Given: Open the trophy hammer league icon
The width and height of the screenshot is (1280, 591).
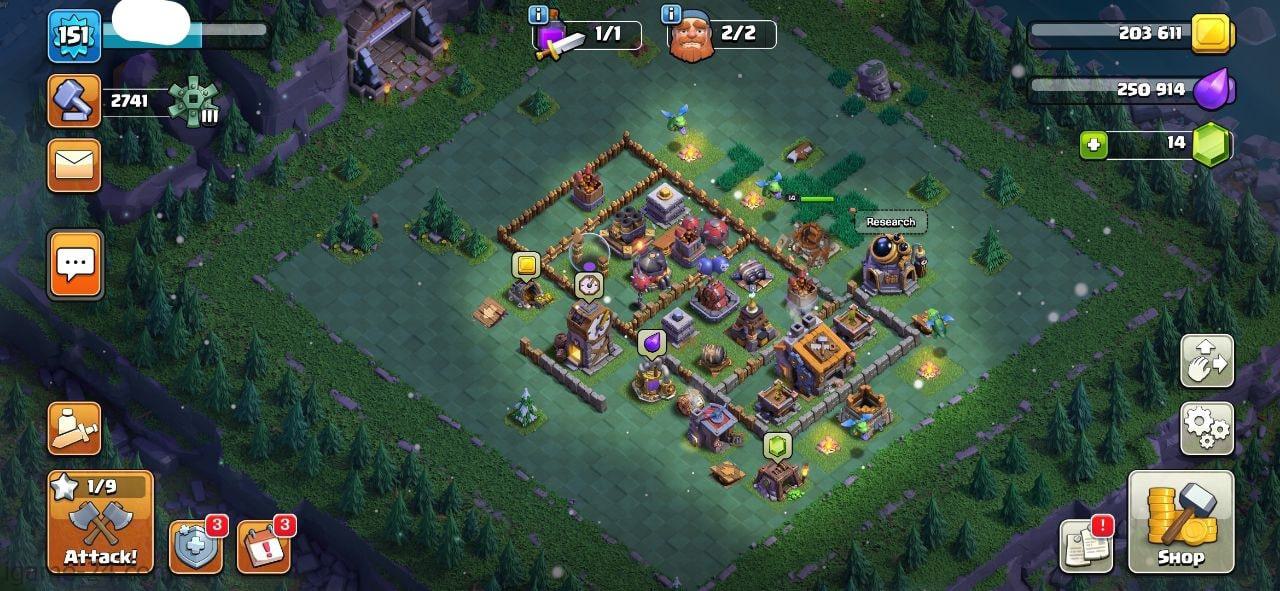Looking at the screenshot, I should point(74,101).
